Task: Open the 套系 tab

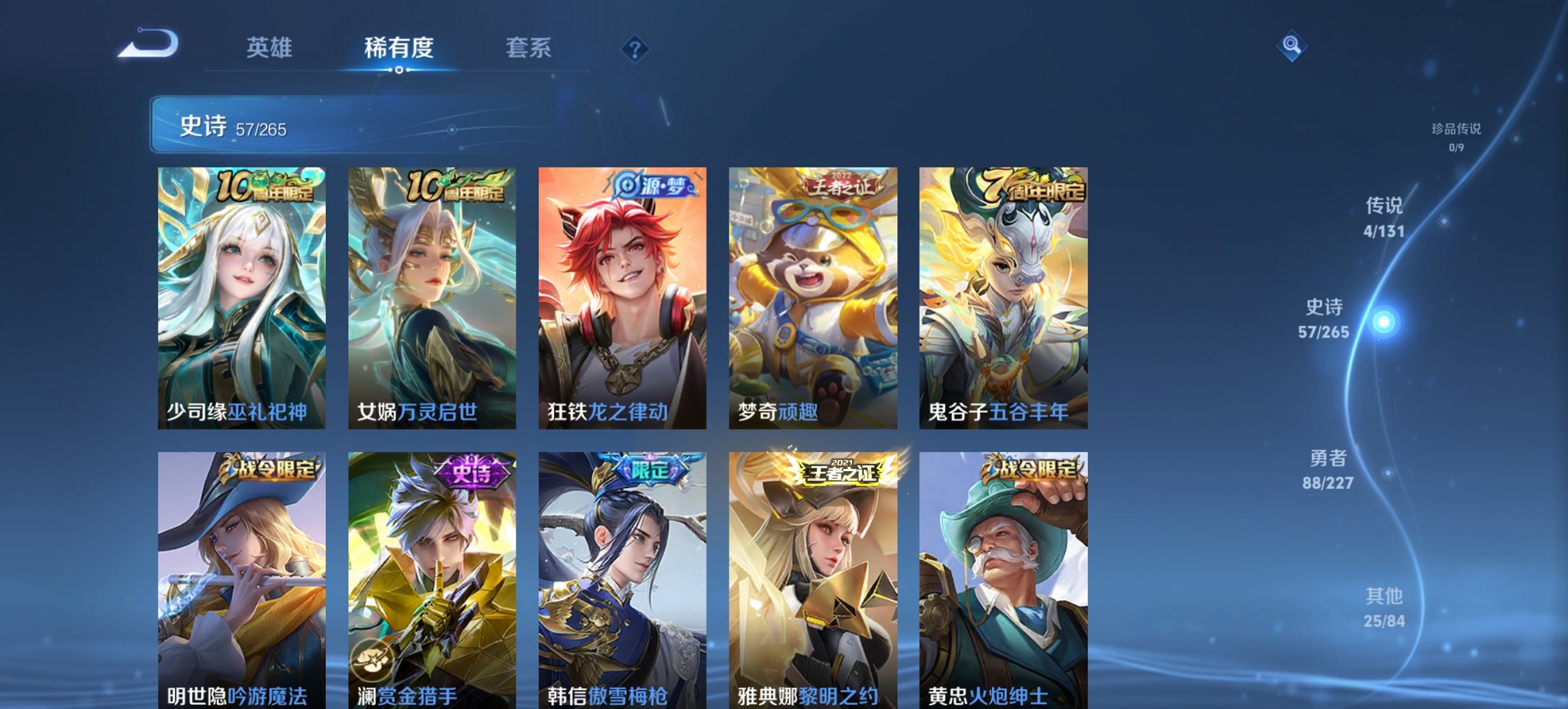Action: [x=527, y=48]
